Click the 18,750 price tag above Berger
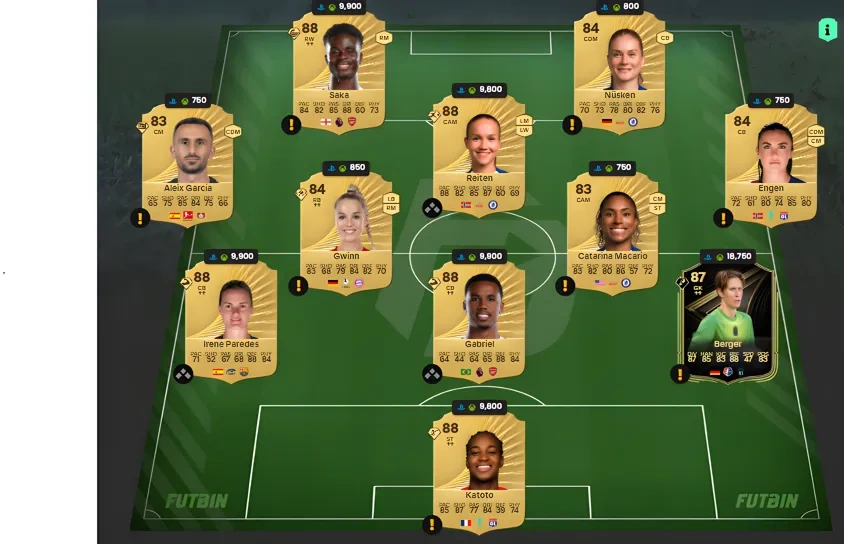Screen dimensions: 844x544 click(x=728, y=256)
